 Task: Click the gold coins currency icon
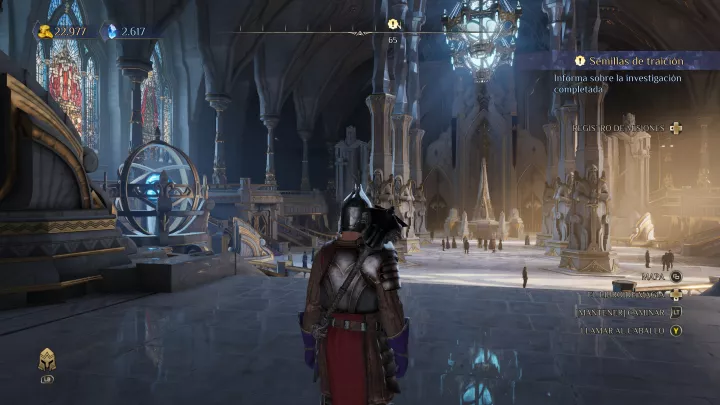[x=45, y=31]
